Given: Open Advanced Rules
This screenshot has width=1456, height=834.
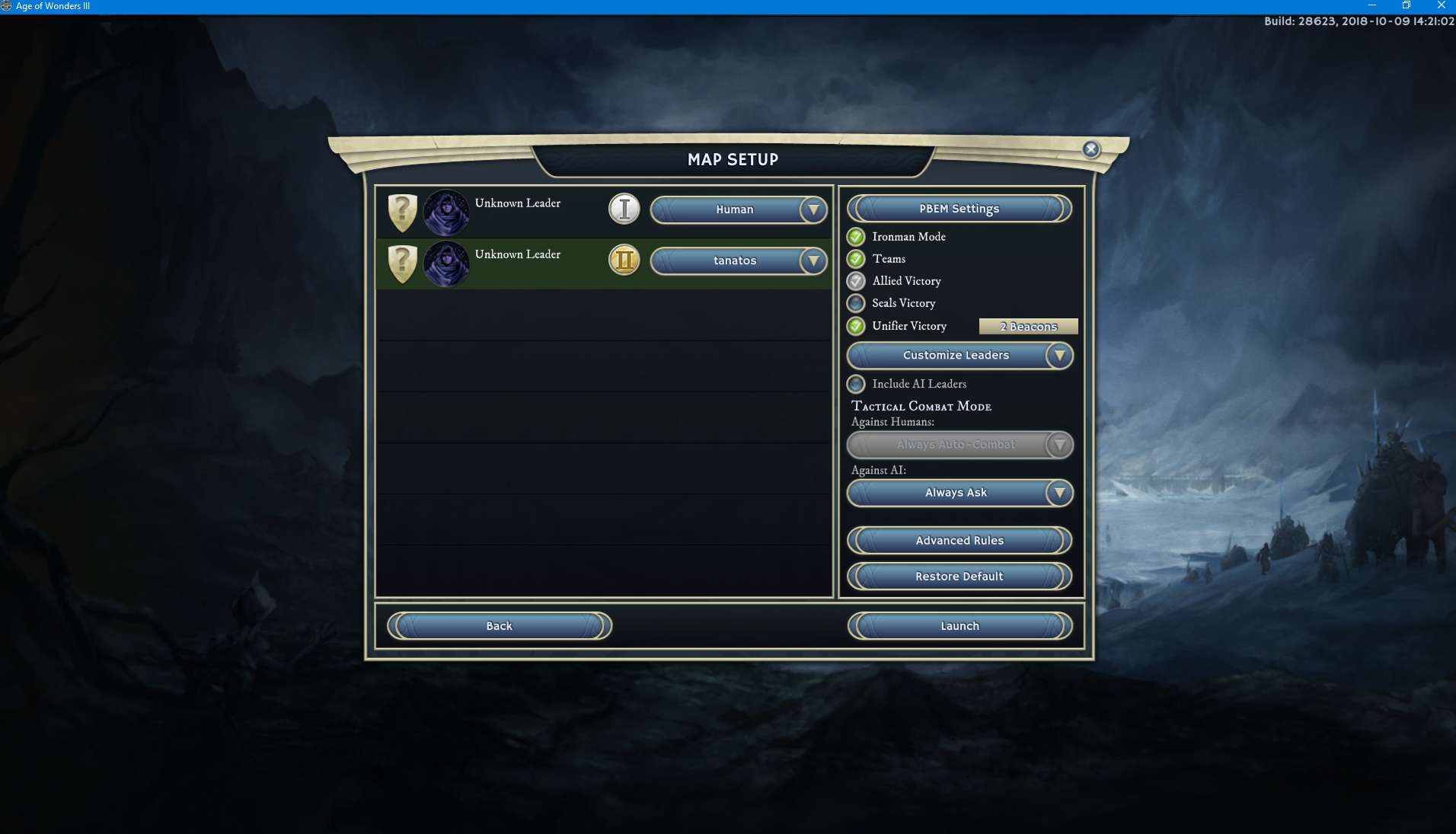Looking at the screenshot, I should click(959, 541).
